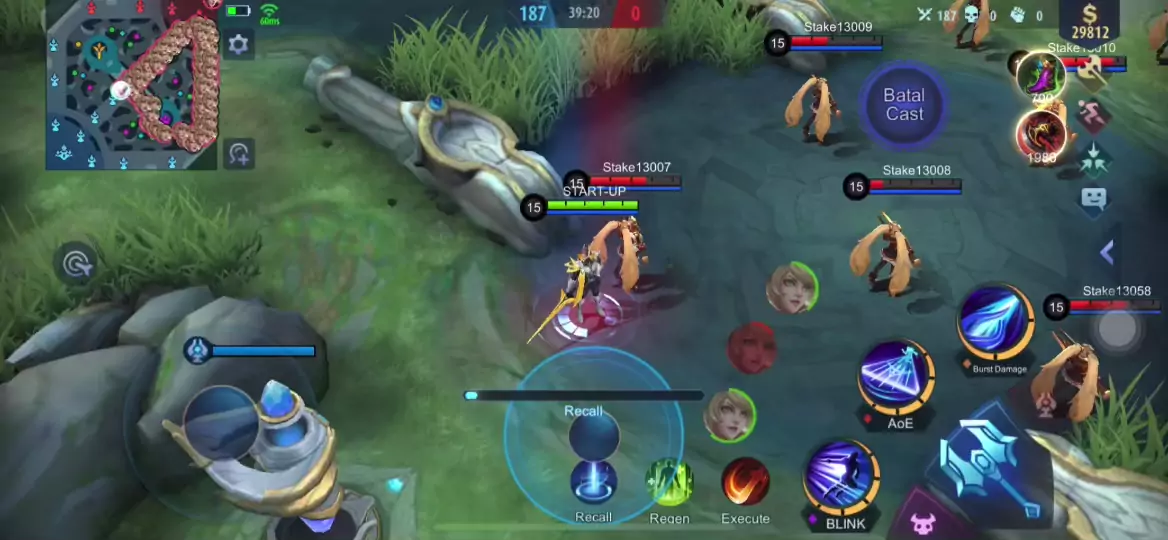Trigger the Burst Damage skill
This screenshot has height=540, width=1168.
[995, 322]
